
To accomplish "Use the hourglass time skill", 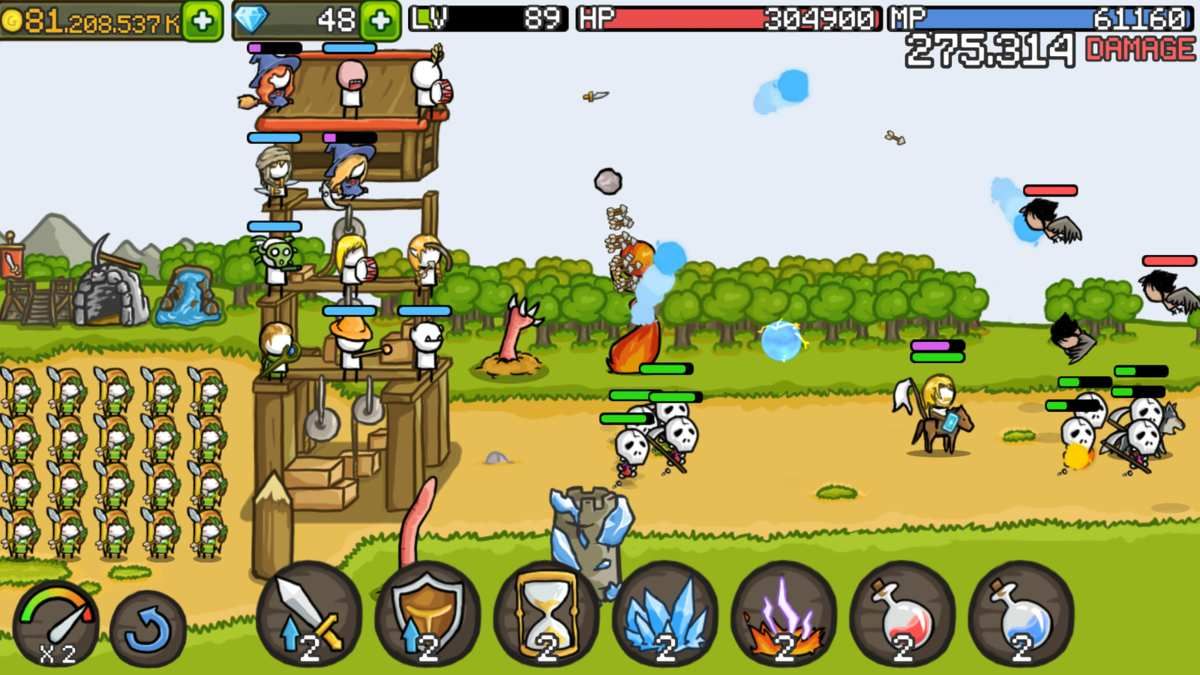I will pyautogui.click(x=546, y=614).
